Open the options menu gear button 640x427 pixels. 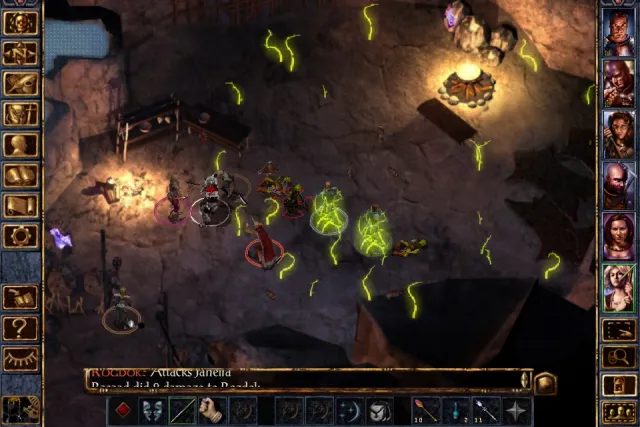point(20,236)
